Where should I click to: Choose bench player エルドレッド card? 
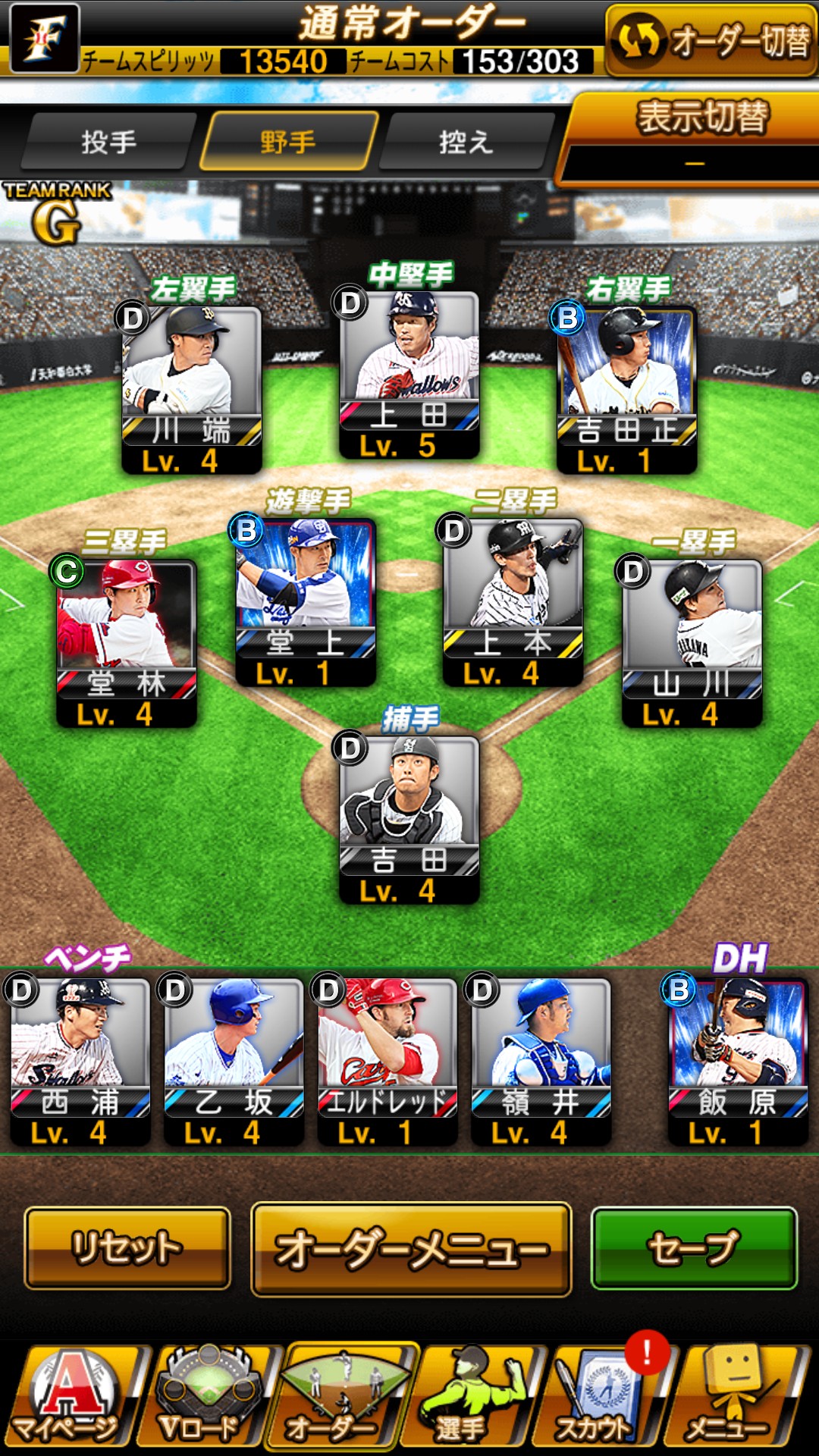click(388, 1060)
